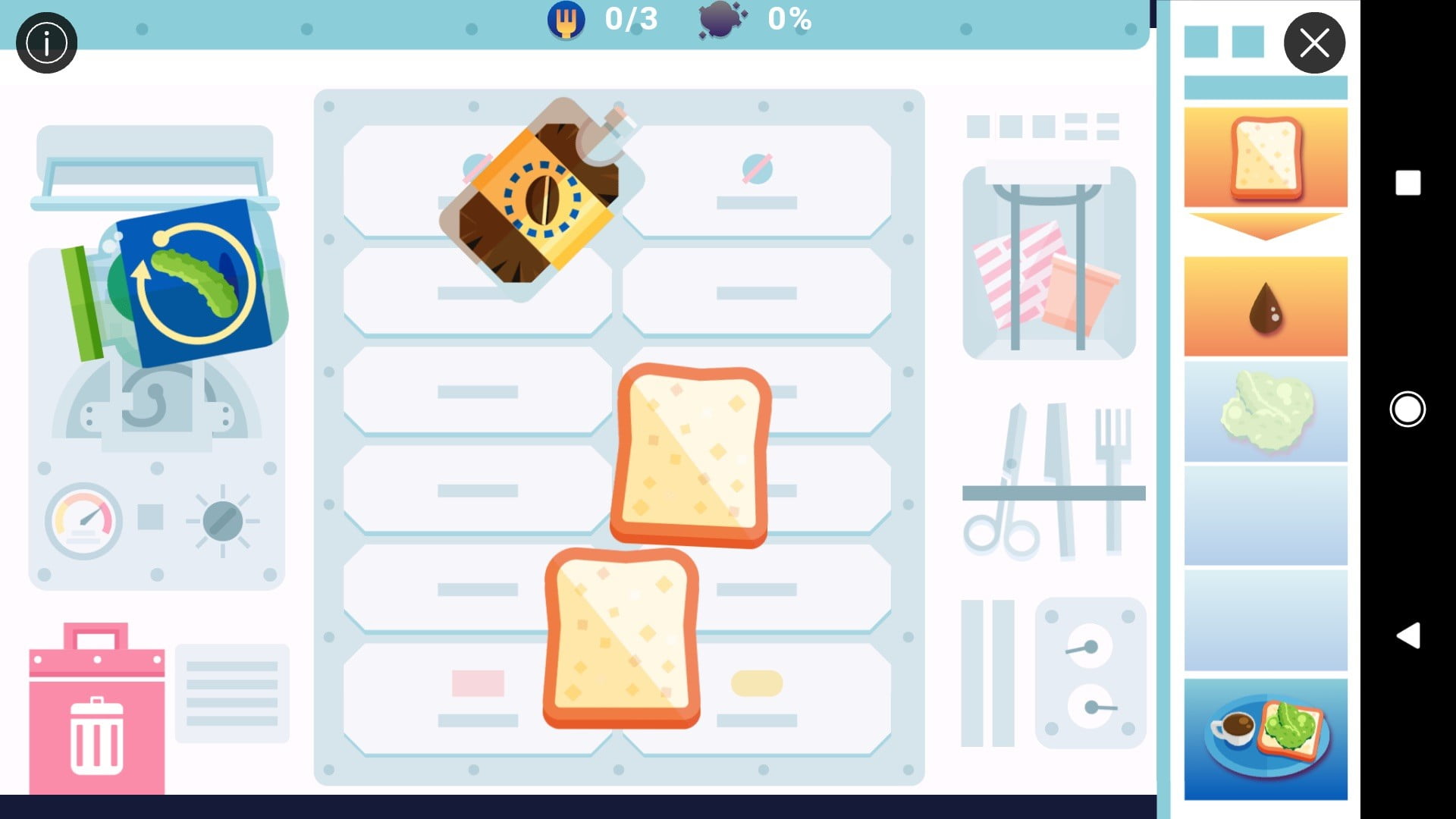The image size is (1456, 819).
Task: Close the recipe panel with X
Action: pos(1314,43)
